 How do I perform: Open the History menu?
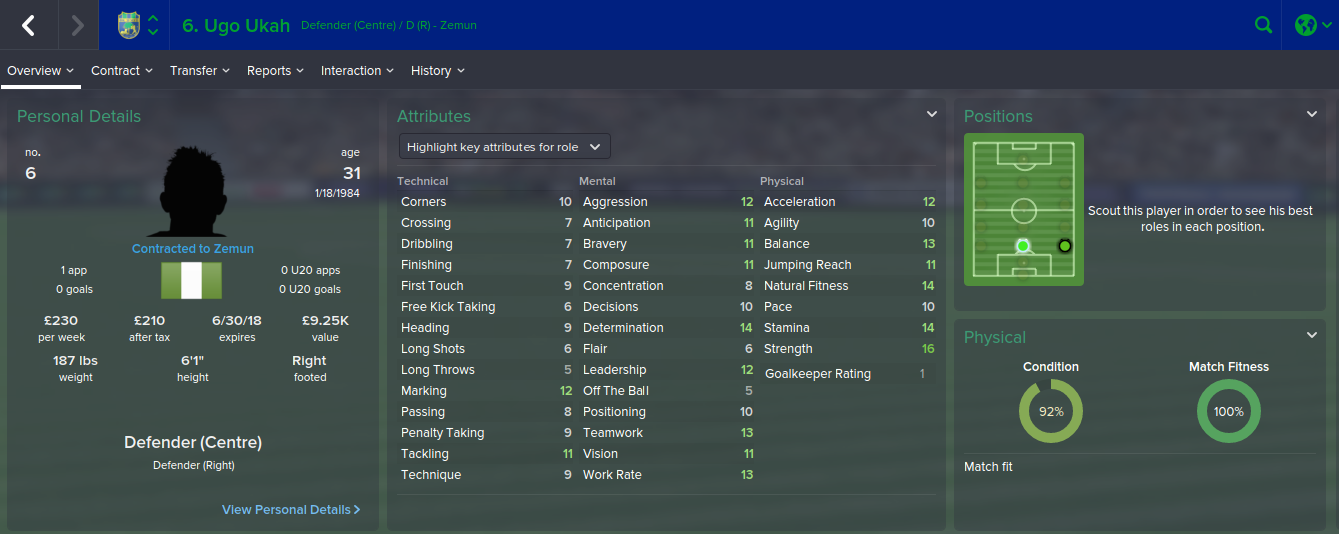point(437,71)
